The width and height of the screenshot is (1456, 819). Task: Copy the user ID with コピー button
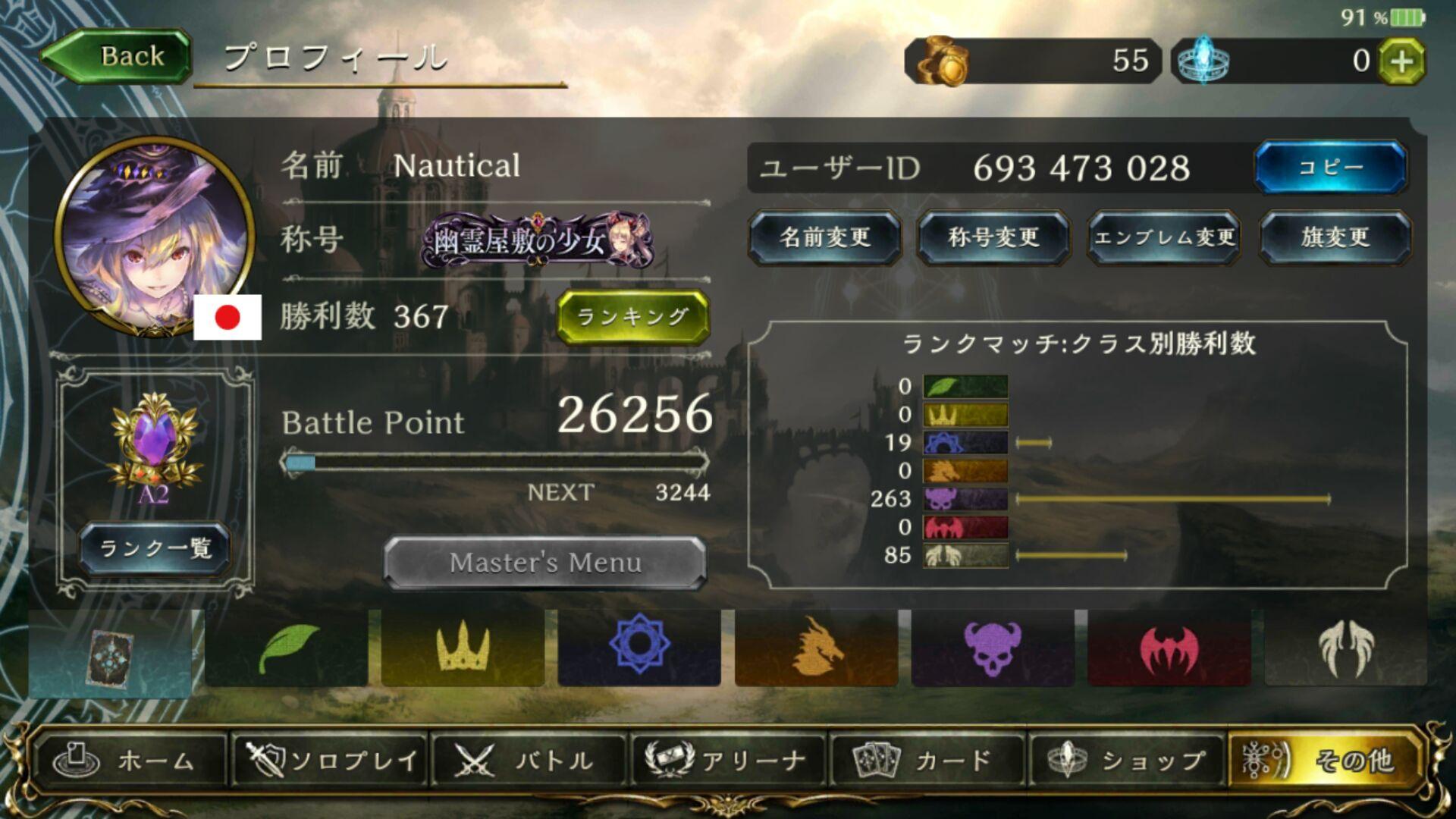1331,167
